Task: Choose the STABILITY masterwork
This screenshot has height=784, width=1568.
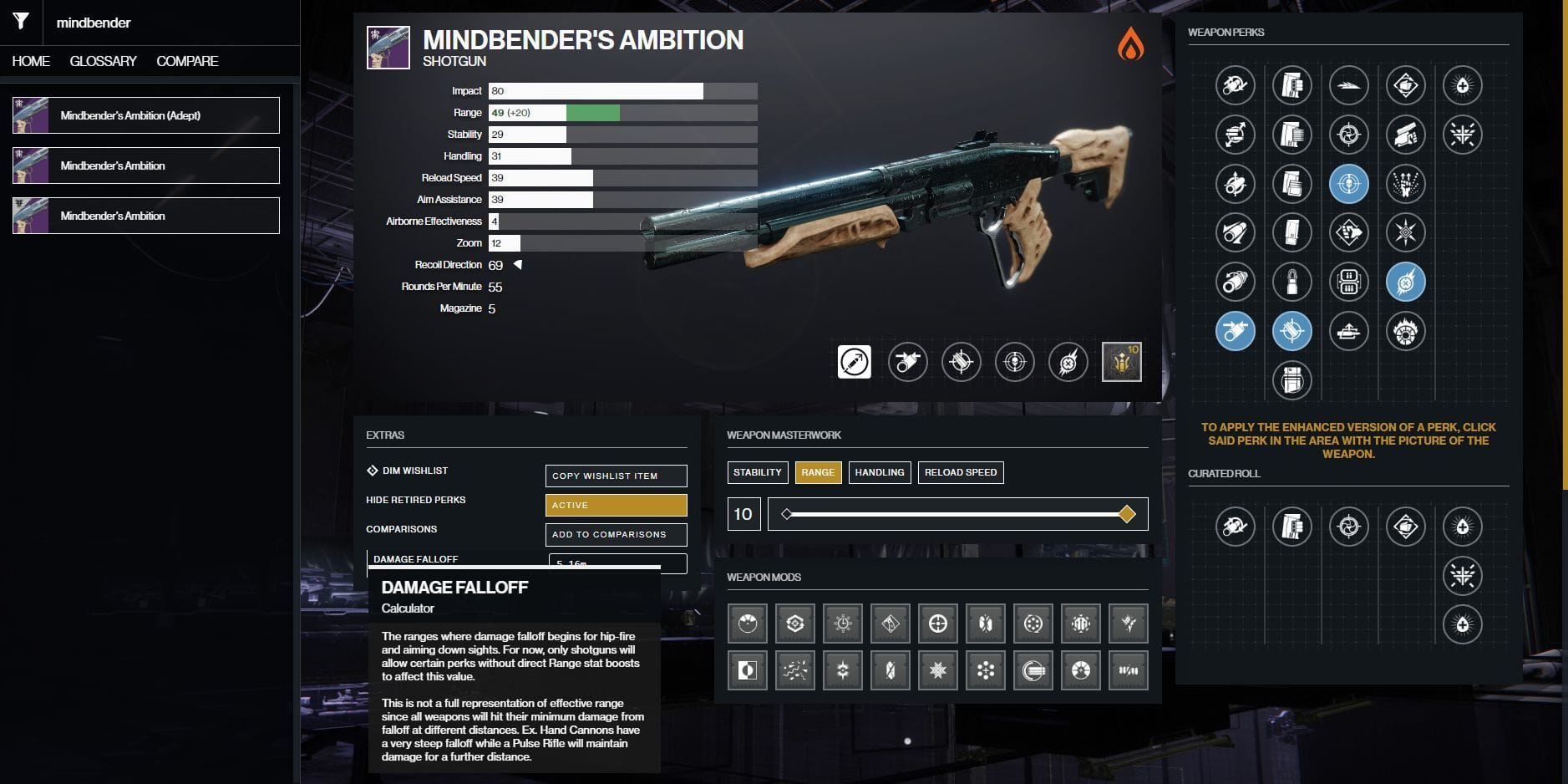Action: (758, 472)
